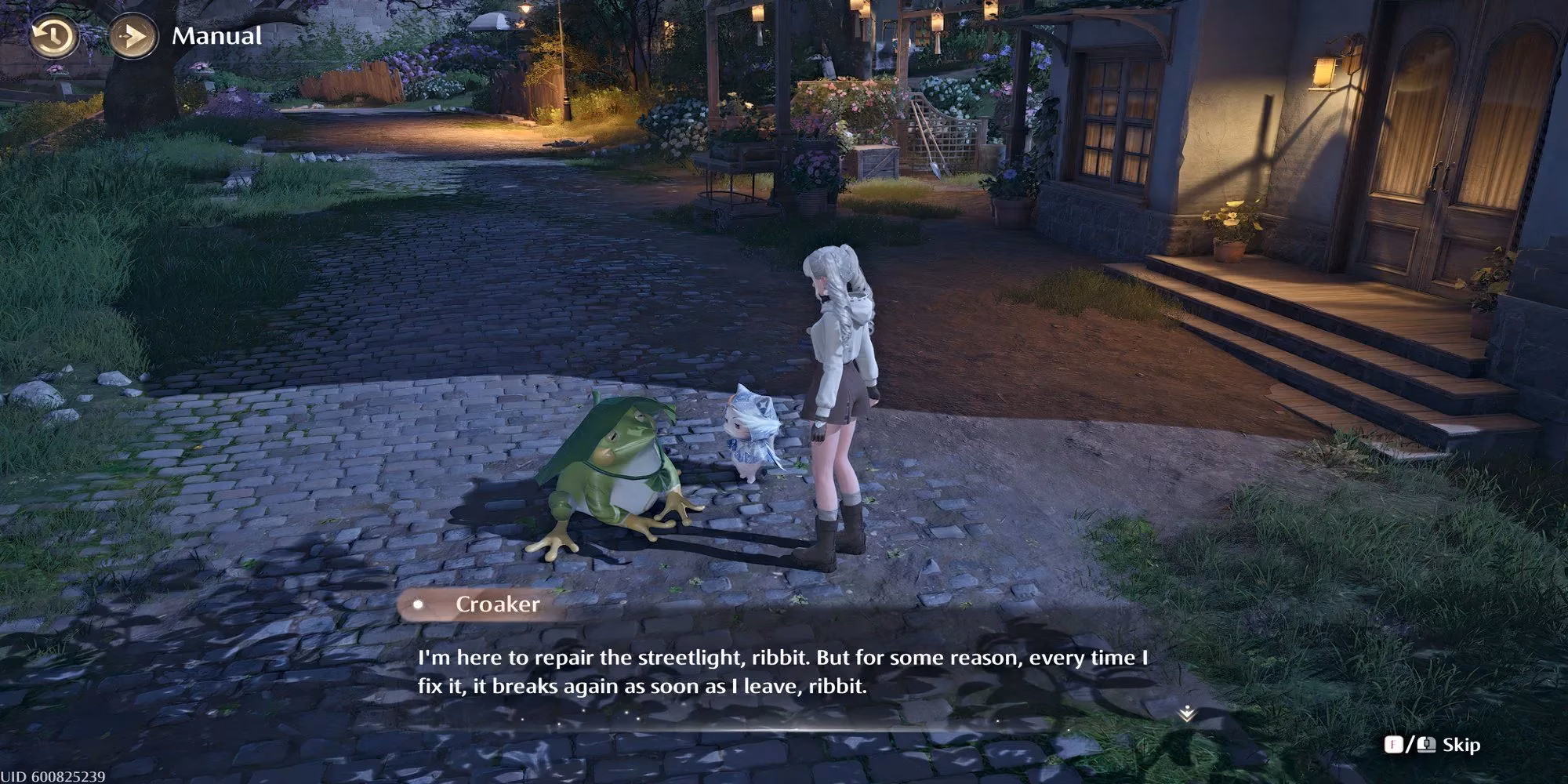
Task: Toggle the Manual auto-play arrow button
Action: click(130, 36)
